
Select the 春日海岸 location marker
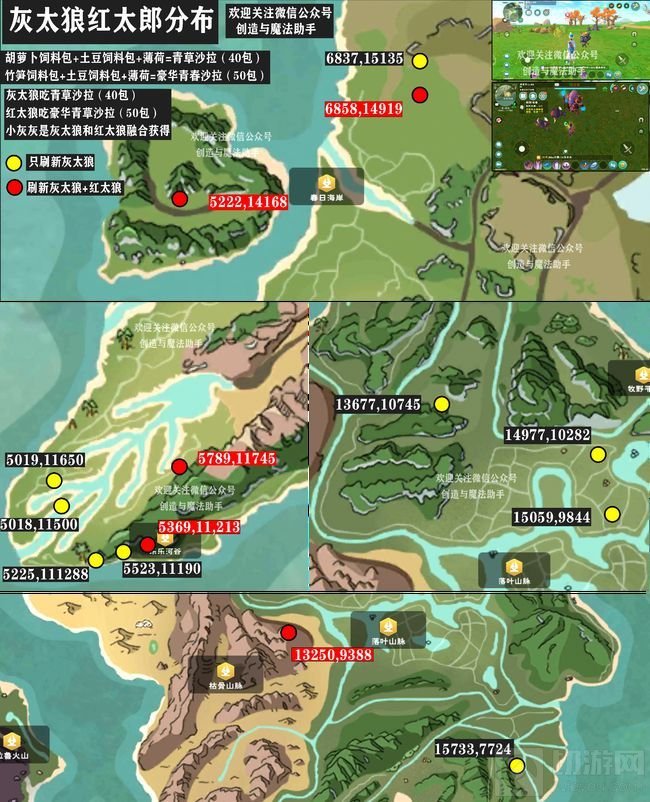tap(325, 185)
